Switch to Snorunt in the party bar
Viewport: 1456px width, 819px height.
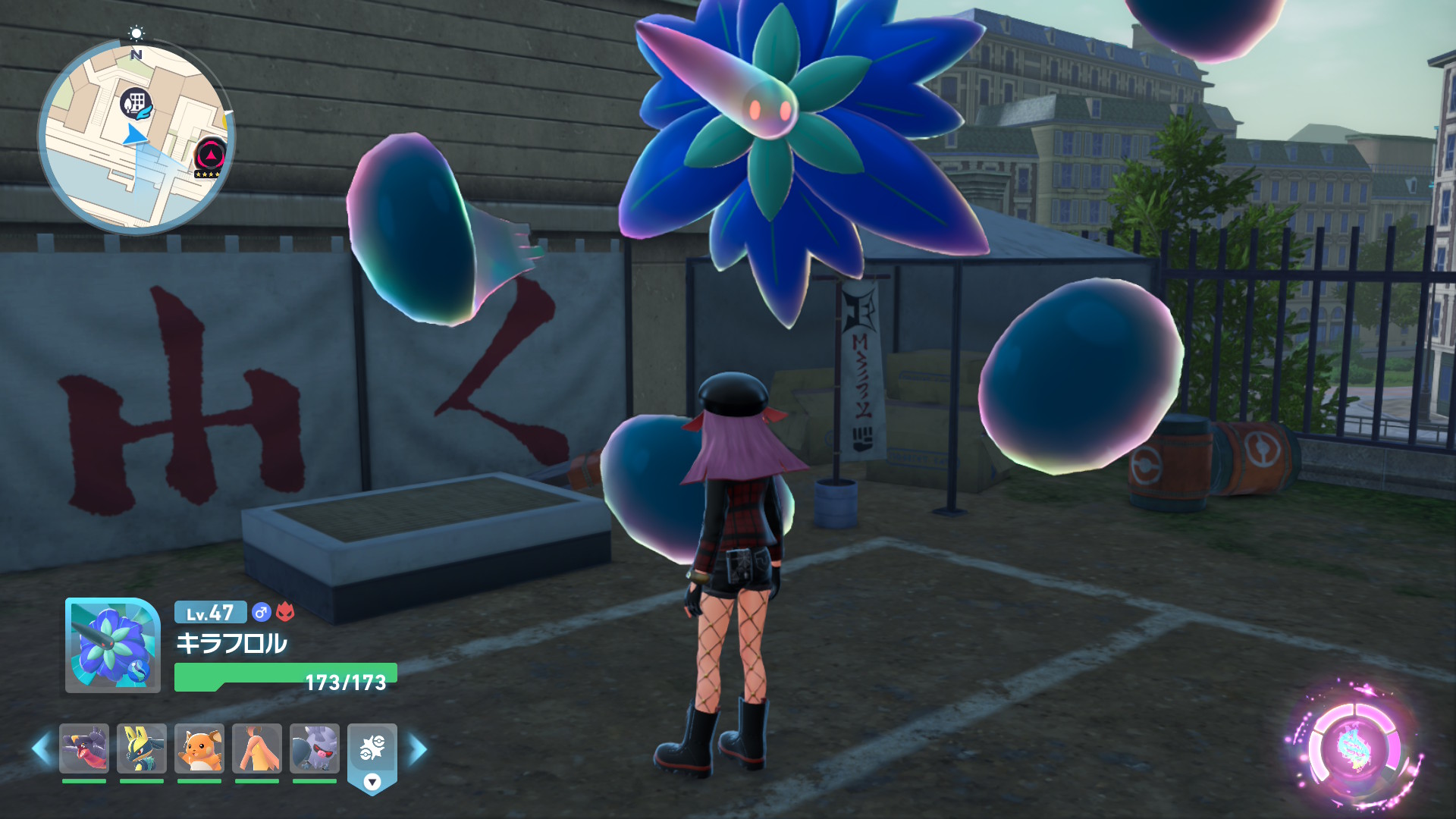click(315, 748)
